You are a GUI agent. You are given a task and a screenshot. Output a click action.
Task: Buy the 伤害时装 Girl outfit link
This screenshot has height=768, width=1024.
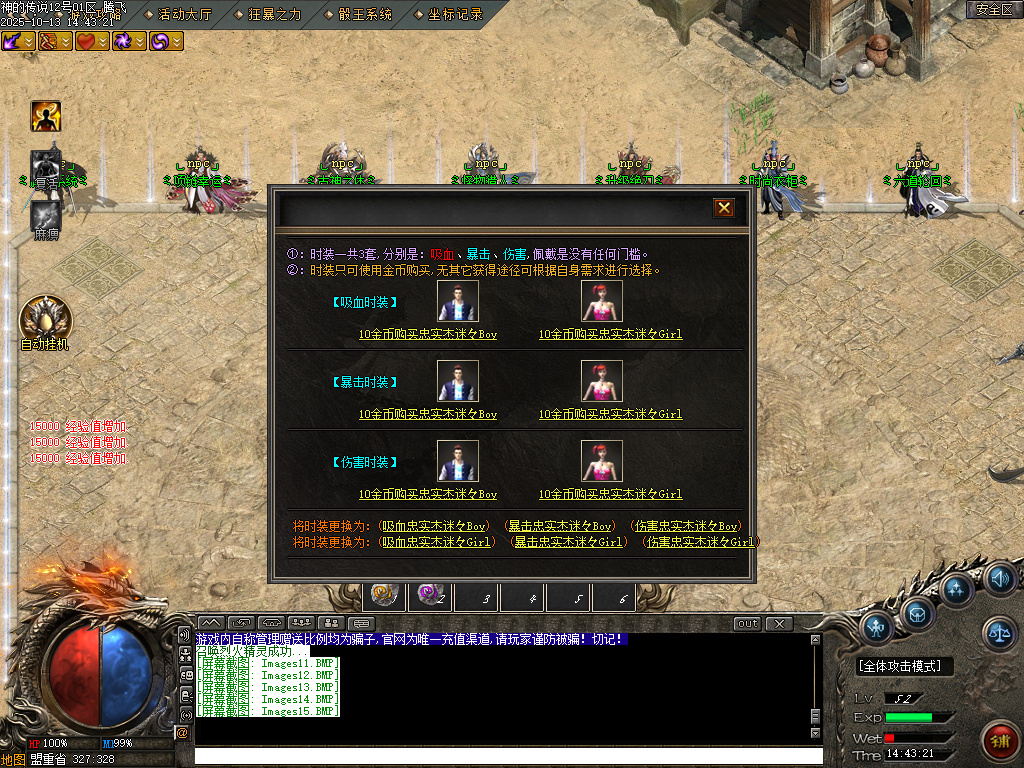(610, 494)
